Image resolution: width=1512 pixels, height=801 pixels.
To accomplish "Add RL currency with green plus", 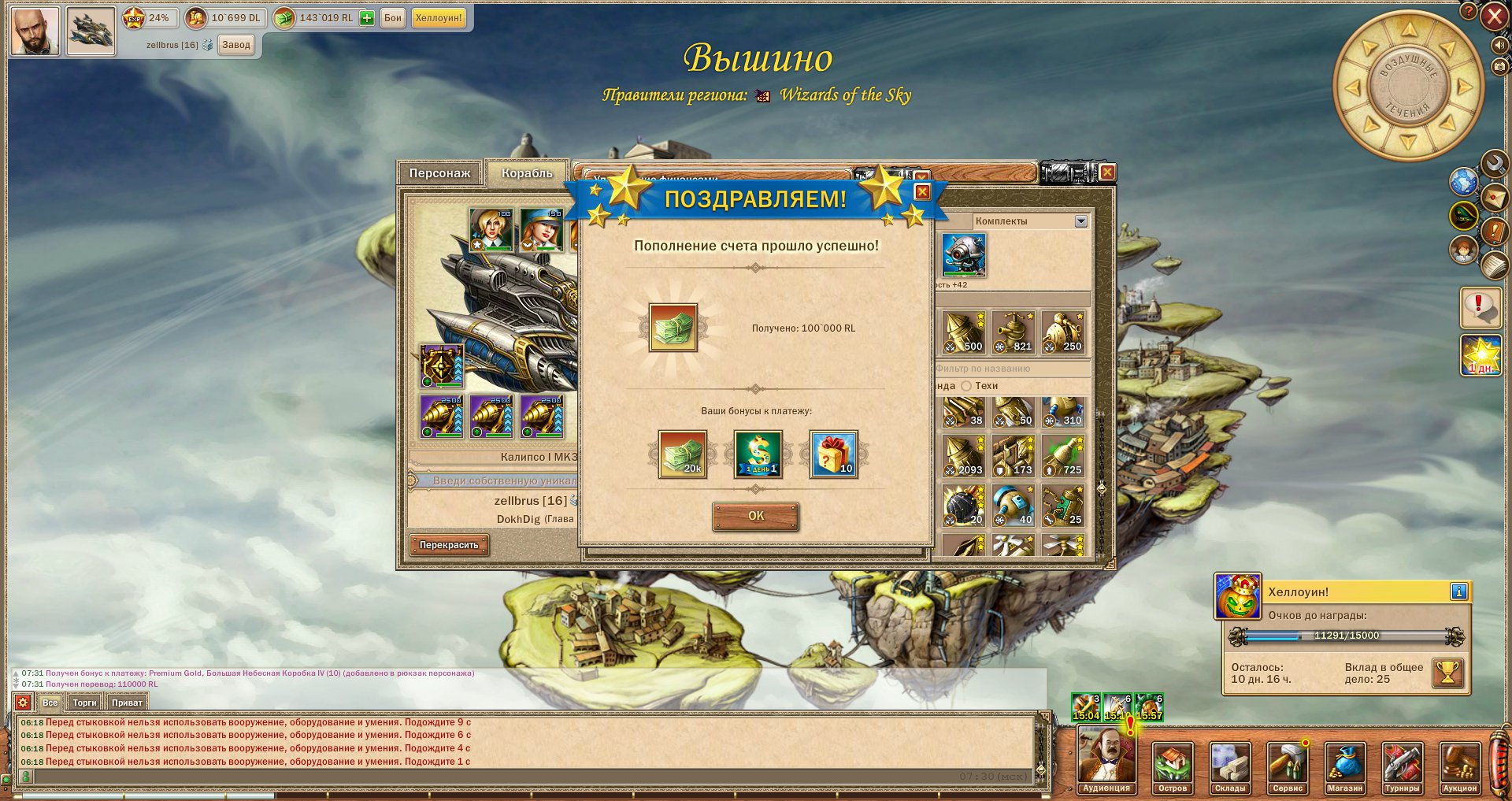I will point(367,18).
